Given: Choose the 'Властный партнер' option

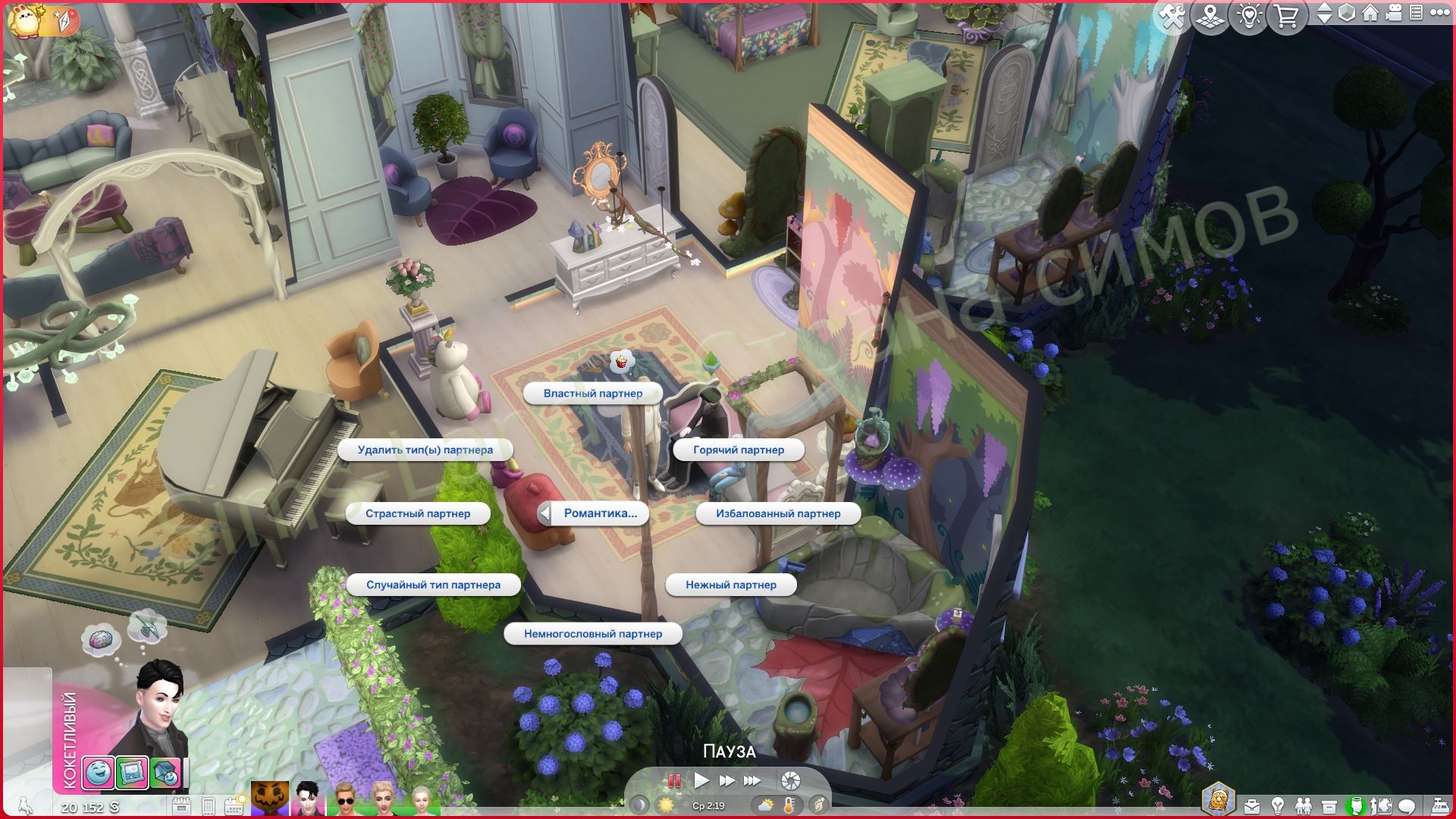Looking at the screenshot, I should pos(592,394).
